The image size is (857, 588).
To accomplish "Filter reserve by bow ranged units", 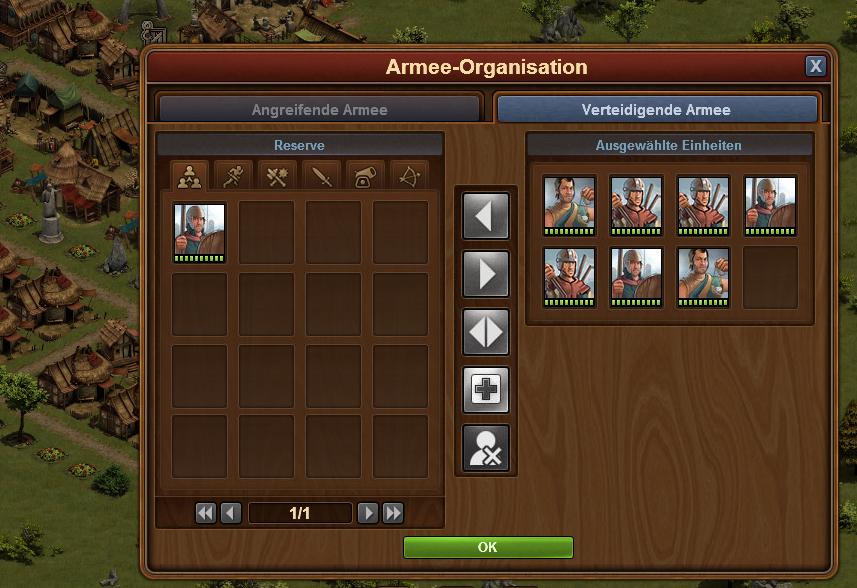I will (x=410, y=177).
